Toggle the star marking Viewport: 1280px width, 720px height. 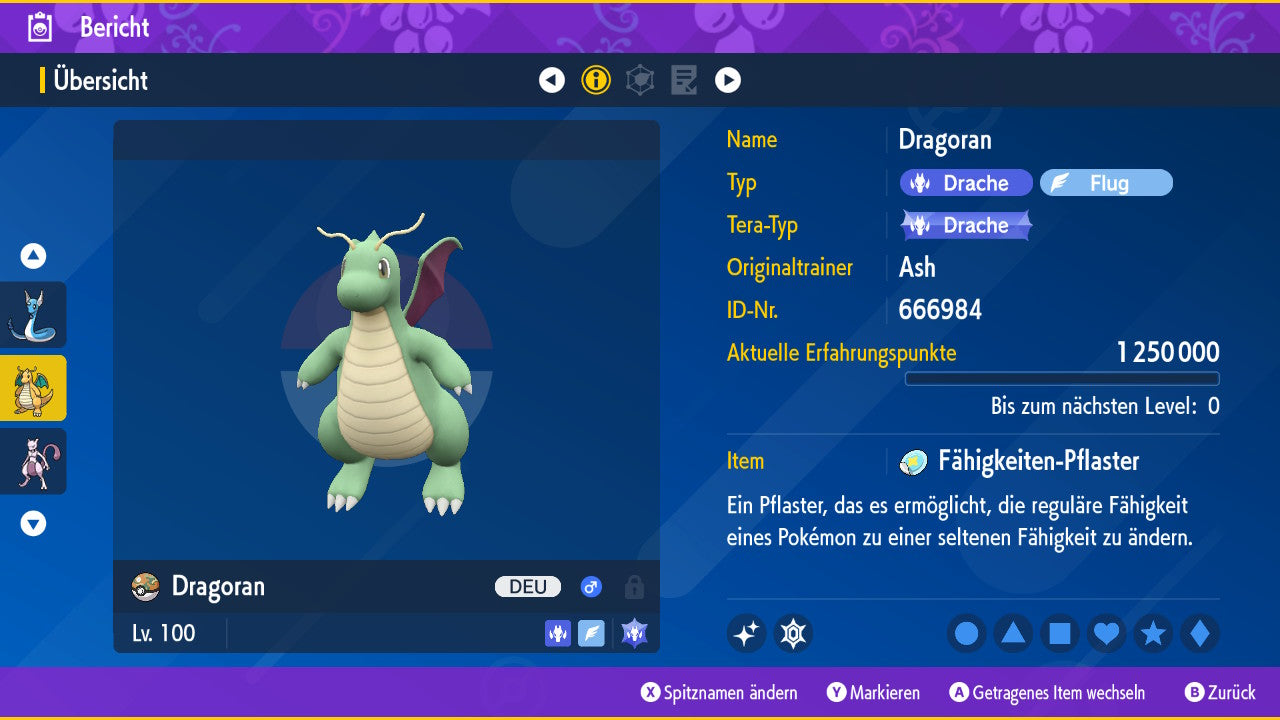point(1153,634)
